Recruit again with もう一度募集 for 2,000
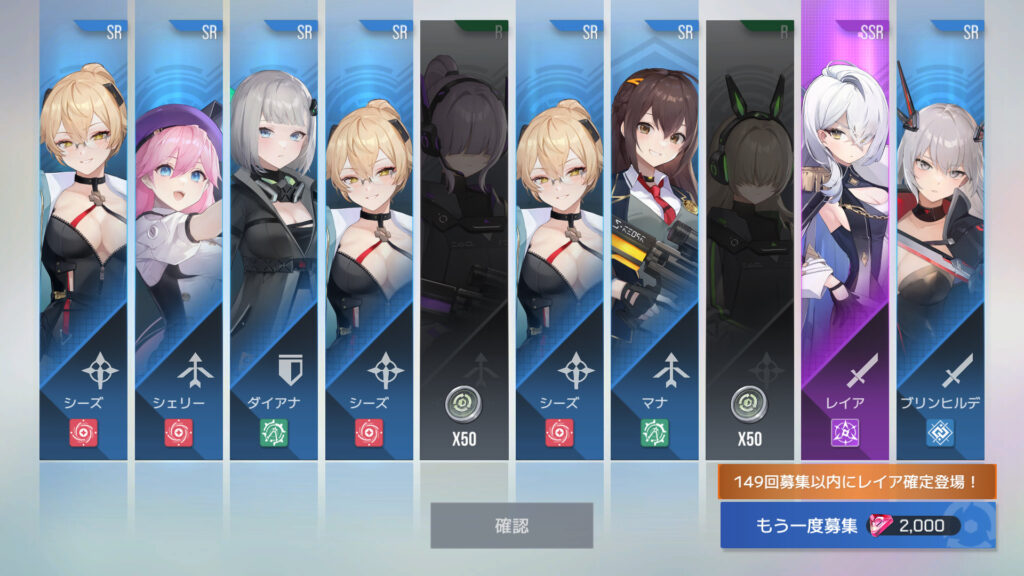 (x=856, y=526)
